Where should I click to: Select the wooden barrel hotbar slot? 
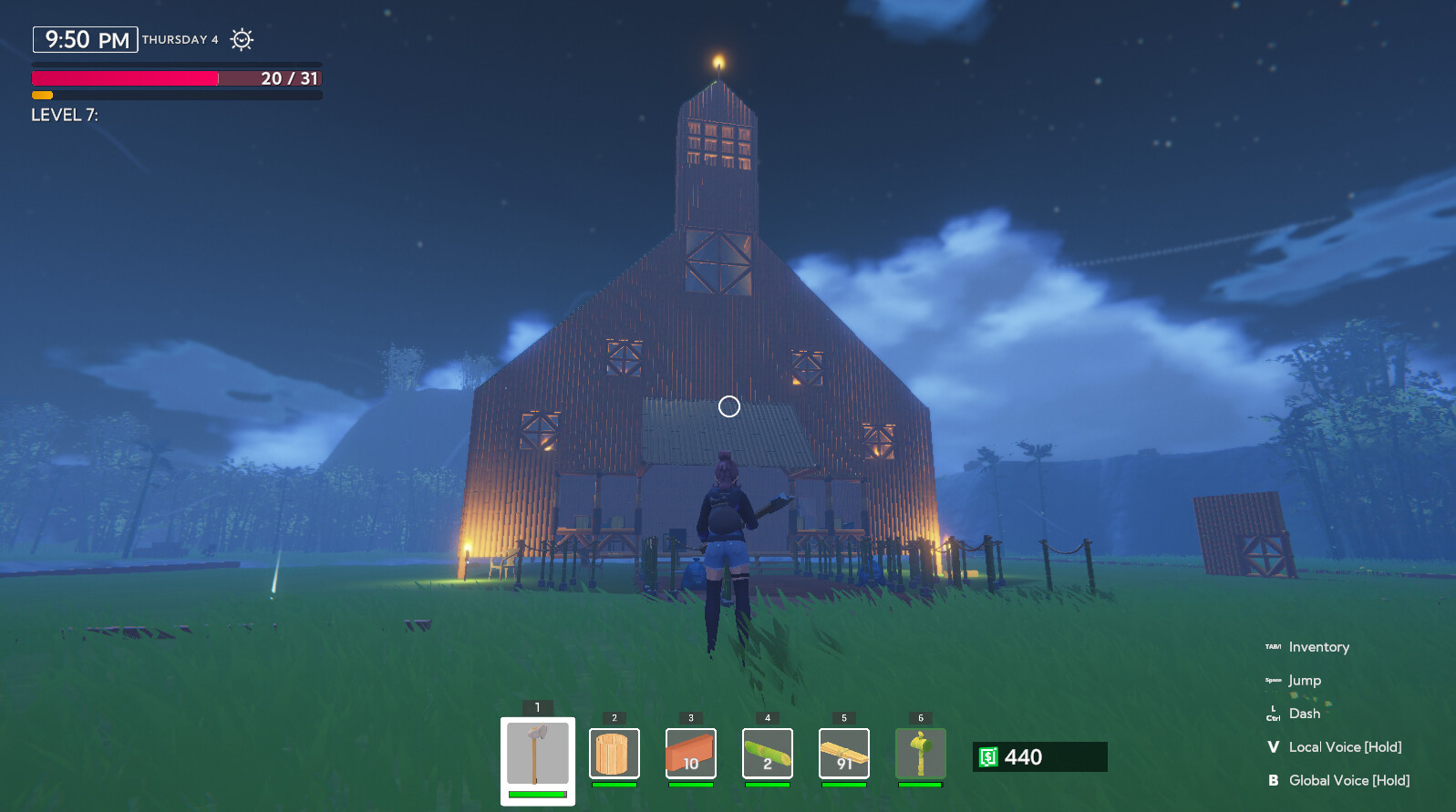coord(614,754)
